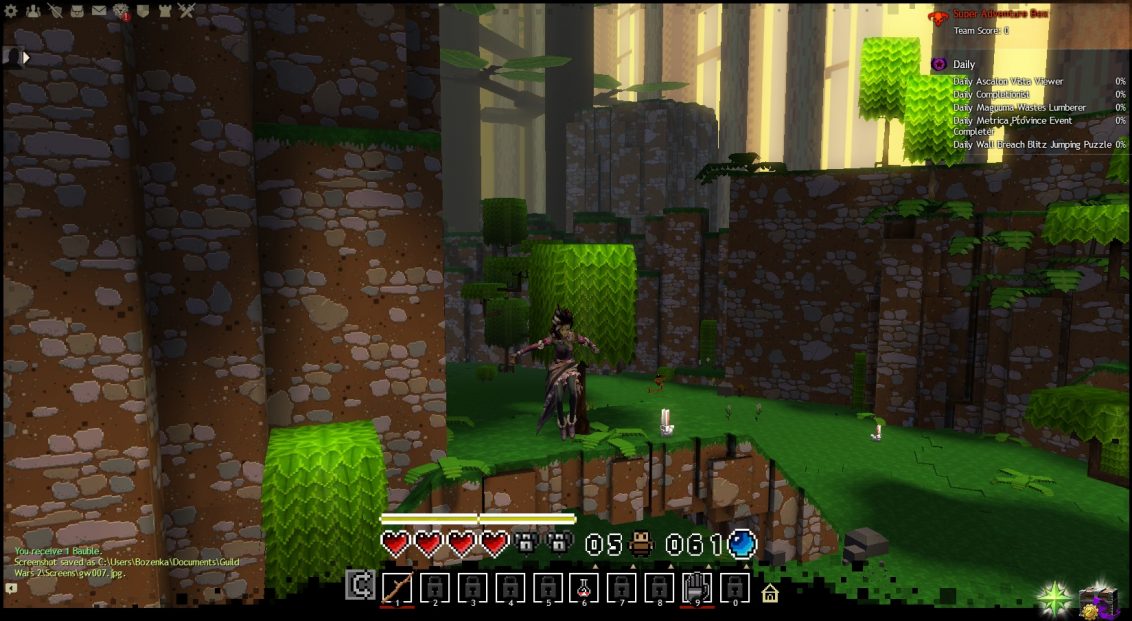This screenshot has height=621, width=1132.
Task: Activate the glove skill in slot 9
Action: tap(697, 587)
